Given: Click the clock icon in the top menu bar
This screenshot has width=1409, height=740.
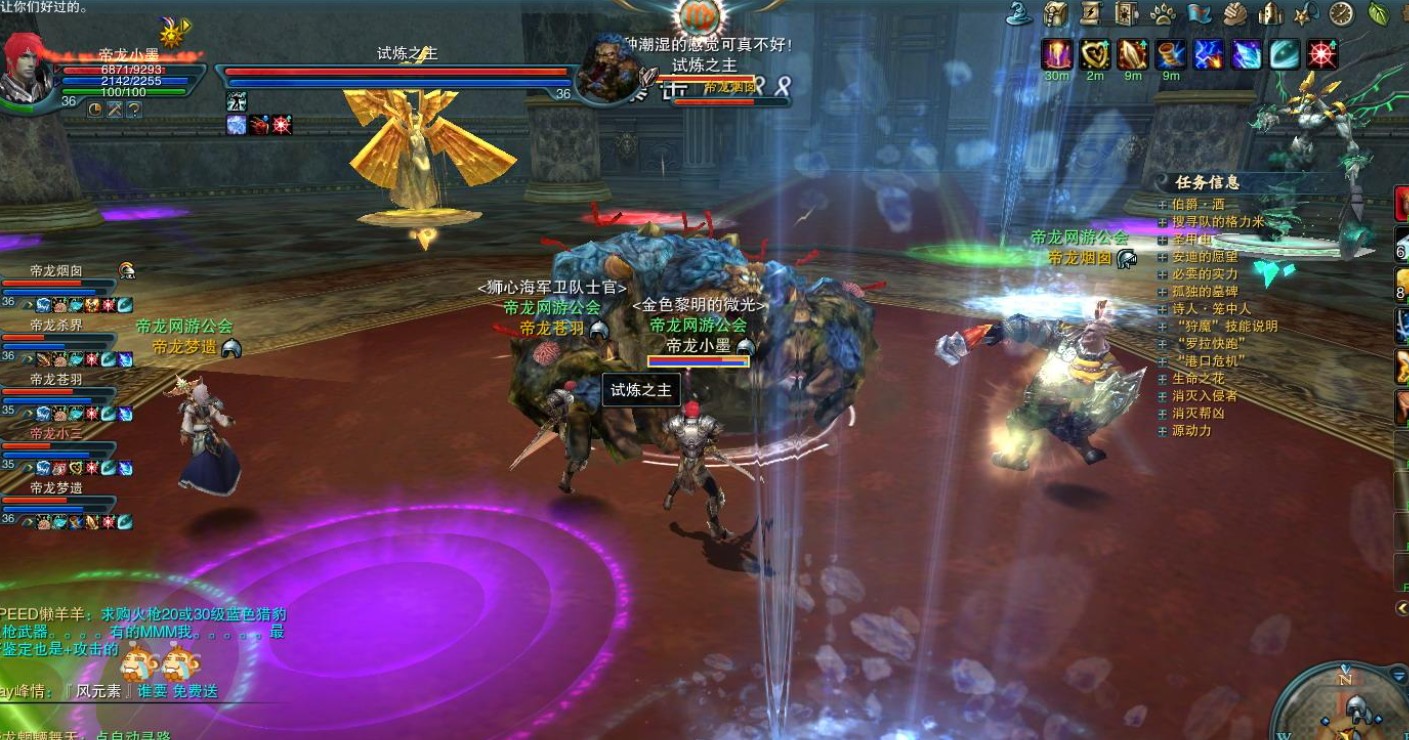Looking at the screenshot, I should click(x=1339, y=14).
